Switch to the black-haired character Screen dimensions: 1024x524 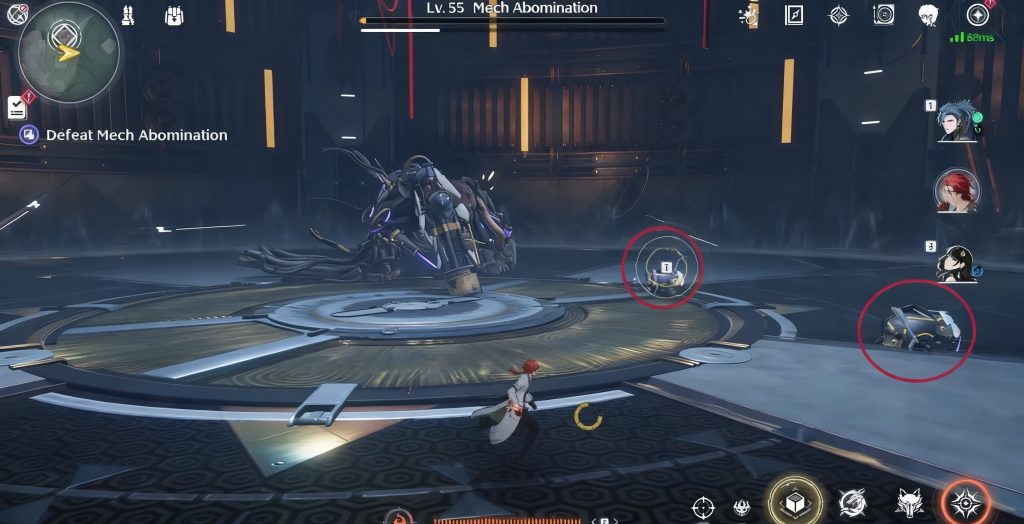click(953, 263)
